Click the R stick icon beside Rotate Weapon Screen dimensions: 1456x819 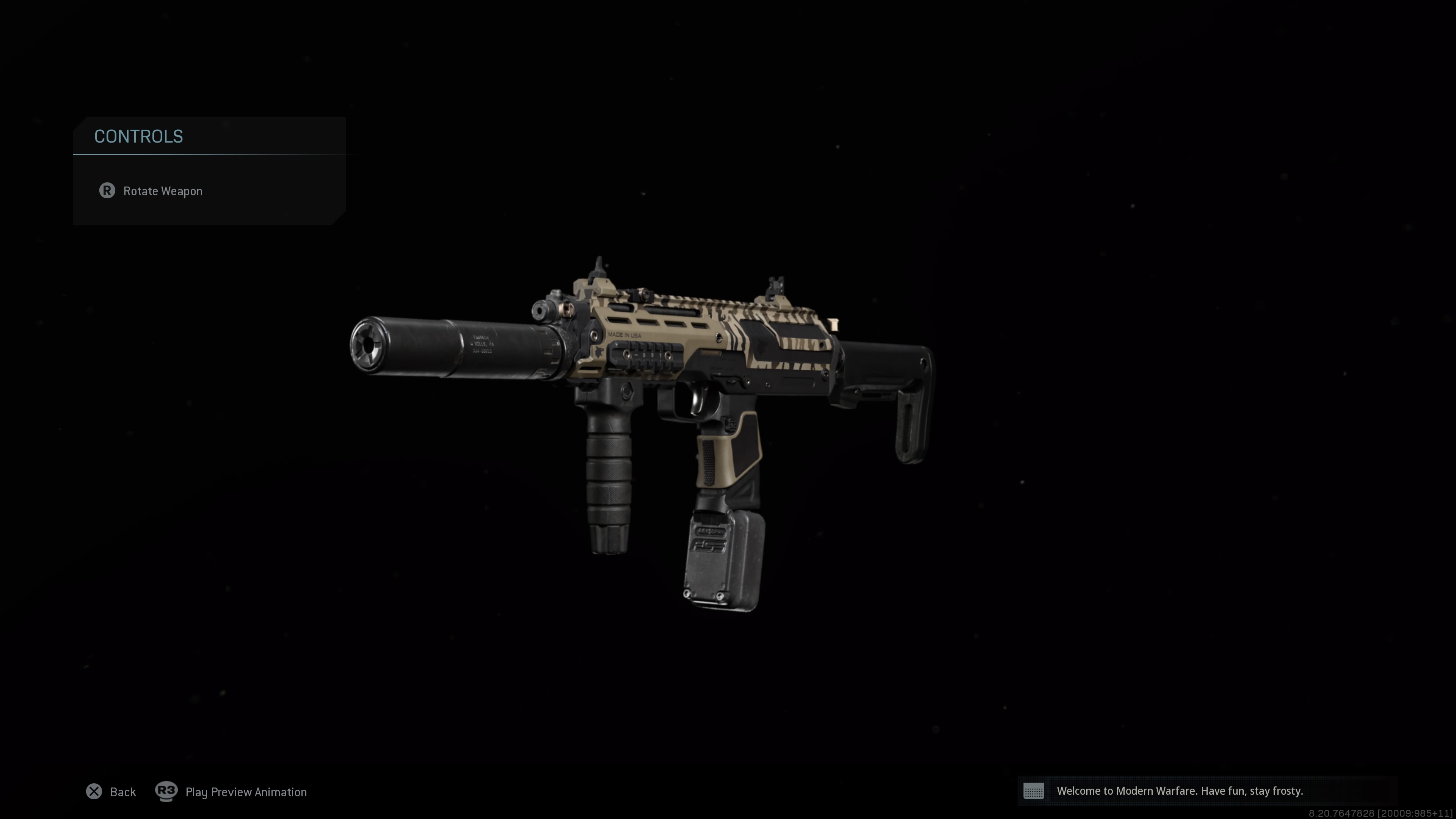point(107,191)
